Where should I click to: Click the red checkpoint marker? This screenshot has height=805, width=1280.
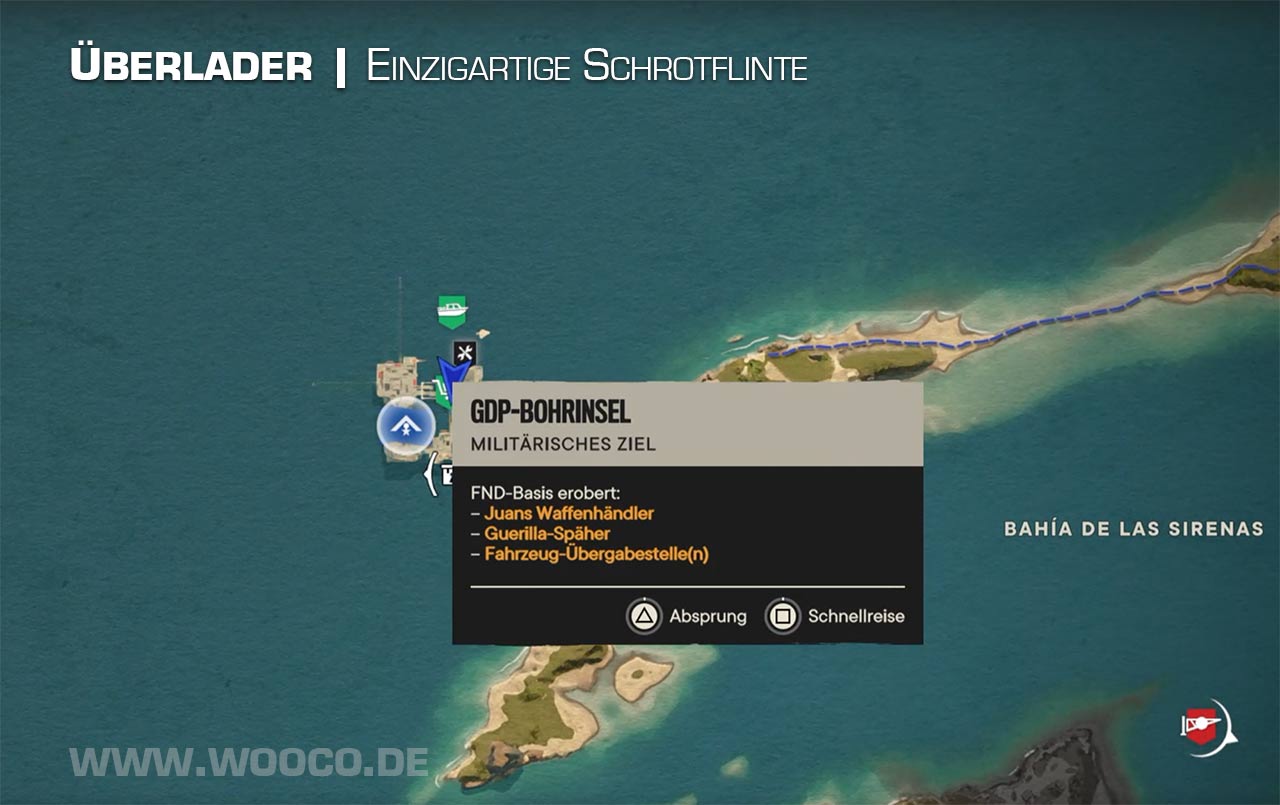1206,724
